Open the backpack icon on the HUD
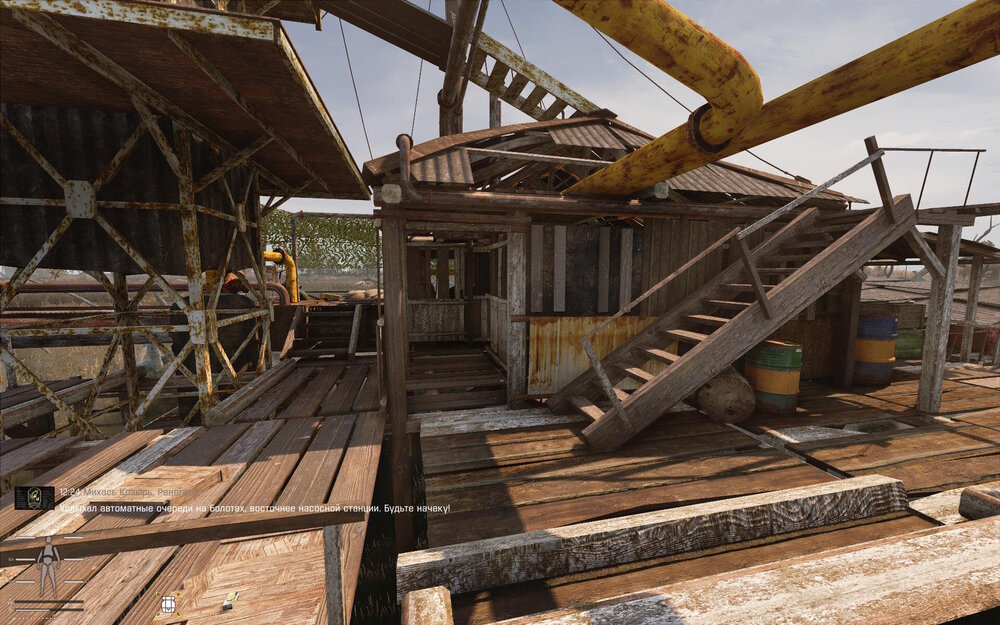Viewport: 1000px width, 625px height. (x=168, y=604)
